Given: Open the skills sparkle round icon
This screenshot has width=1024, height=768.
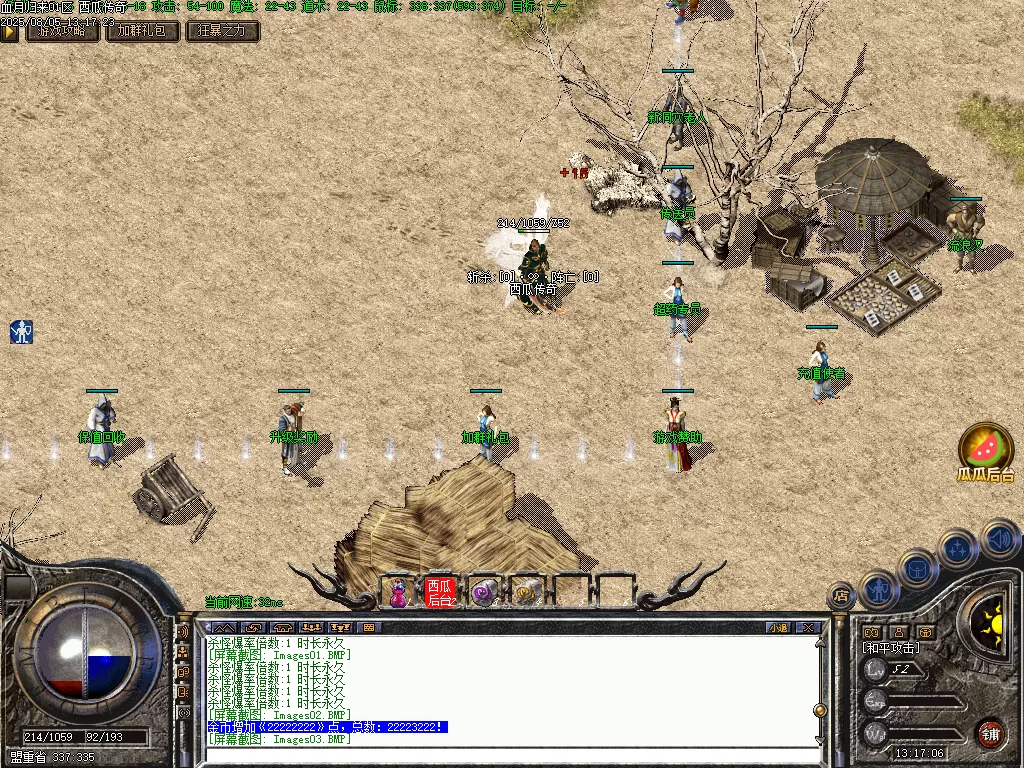Looking at the screenshot, I should click(957, 549).
